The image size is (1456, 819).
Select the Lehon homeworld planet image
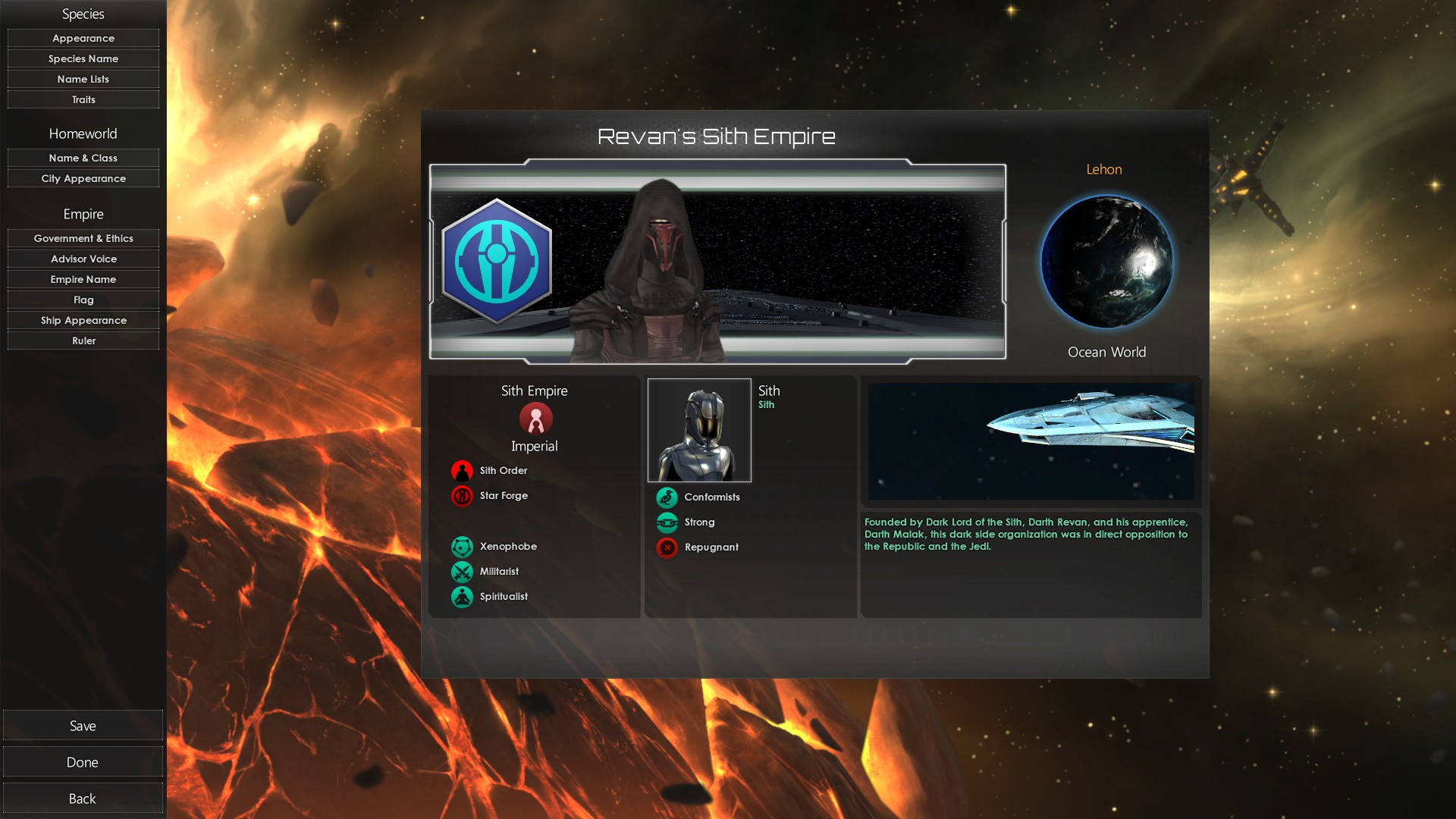(x=1106, y=262)
